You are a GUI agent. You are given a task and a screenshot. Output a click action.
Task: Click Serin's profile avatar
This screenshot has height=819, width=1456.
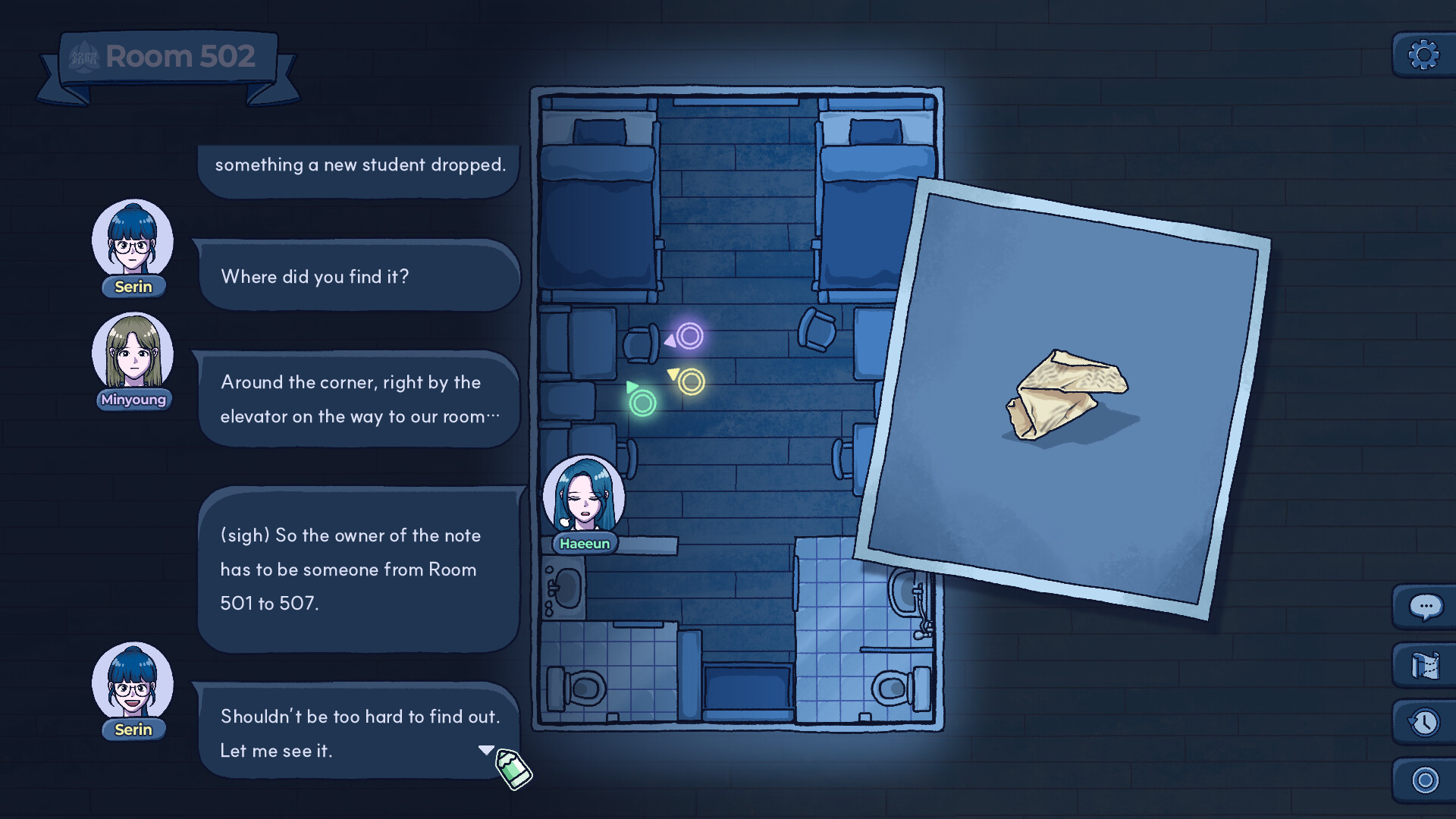[133, 241]
